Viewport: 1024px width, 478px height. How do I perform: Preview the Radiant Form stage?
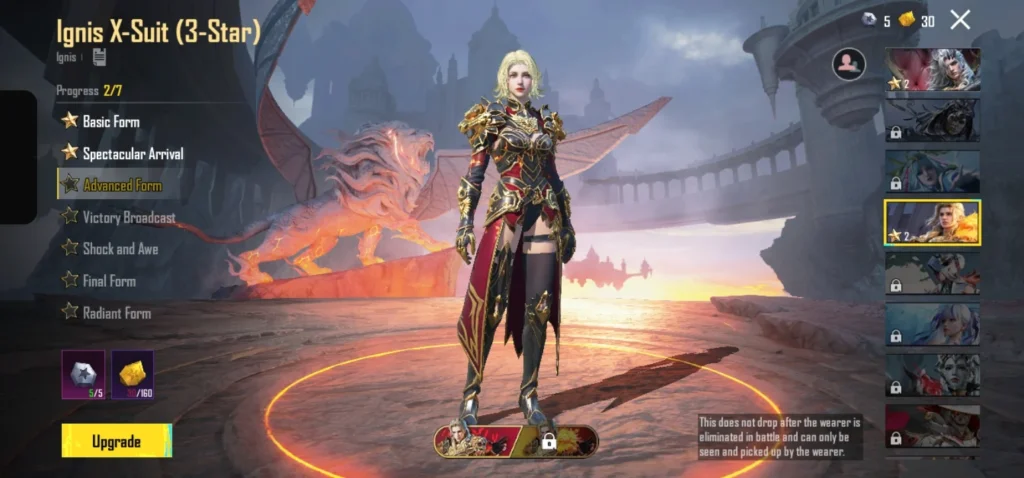(x=116, y=313)
